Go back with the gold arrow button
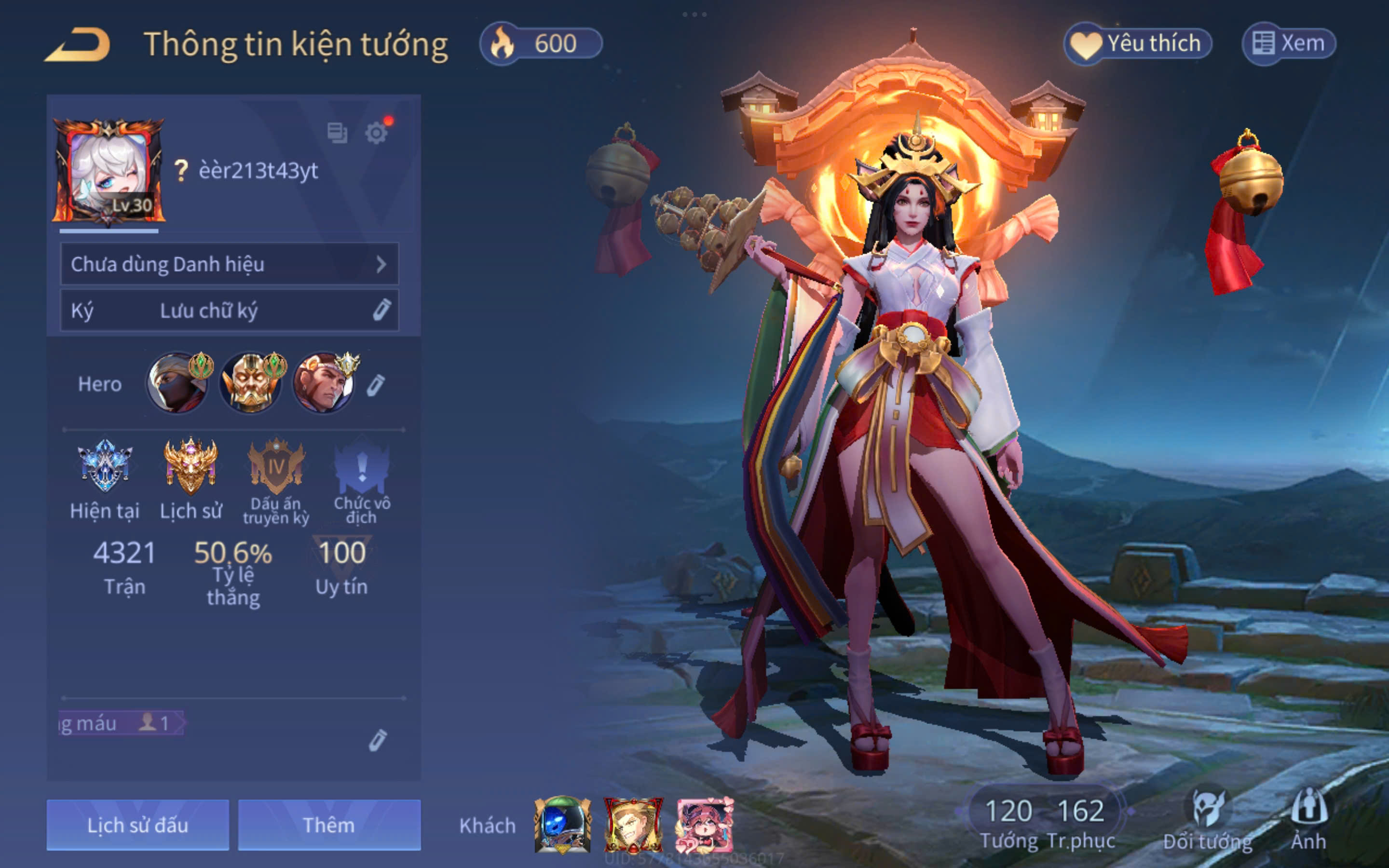Screen dimensions: 1389x868 coord(78,45)
